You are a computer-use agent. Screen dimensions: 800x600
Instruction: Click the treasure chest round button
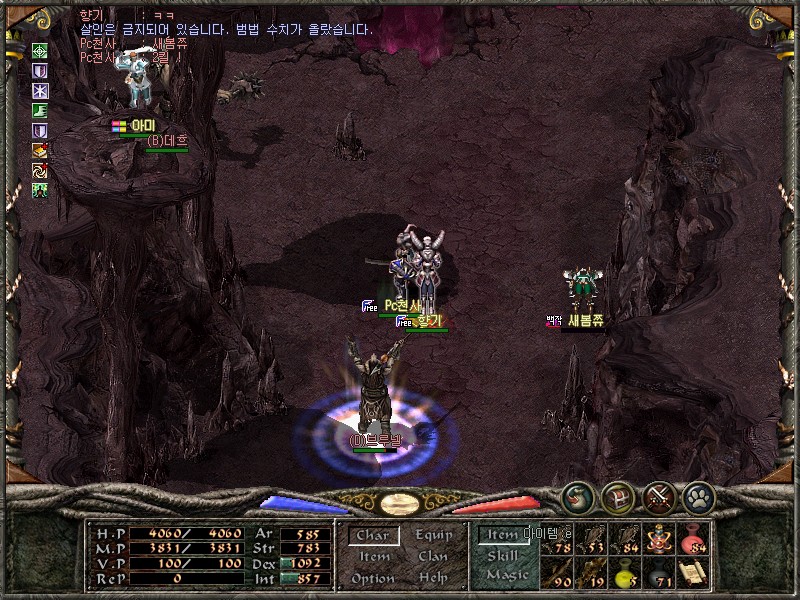(616, 495)
